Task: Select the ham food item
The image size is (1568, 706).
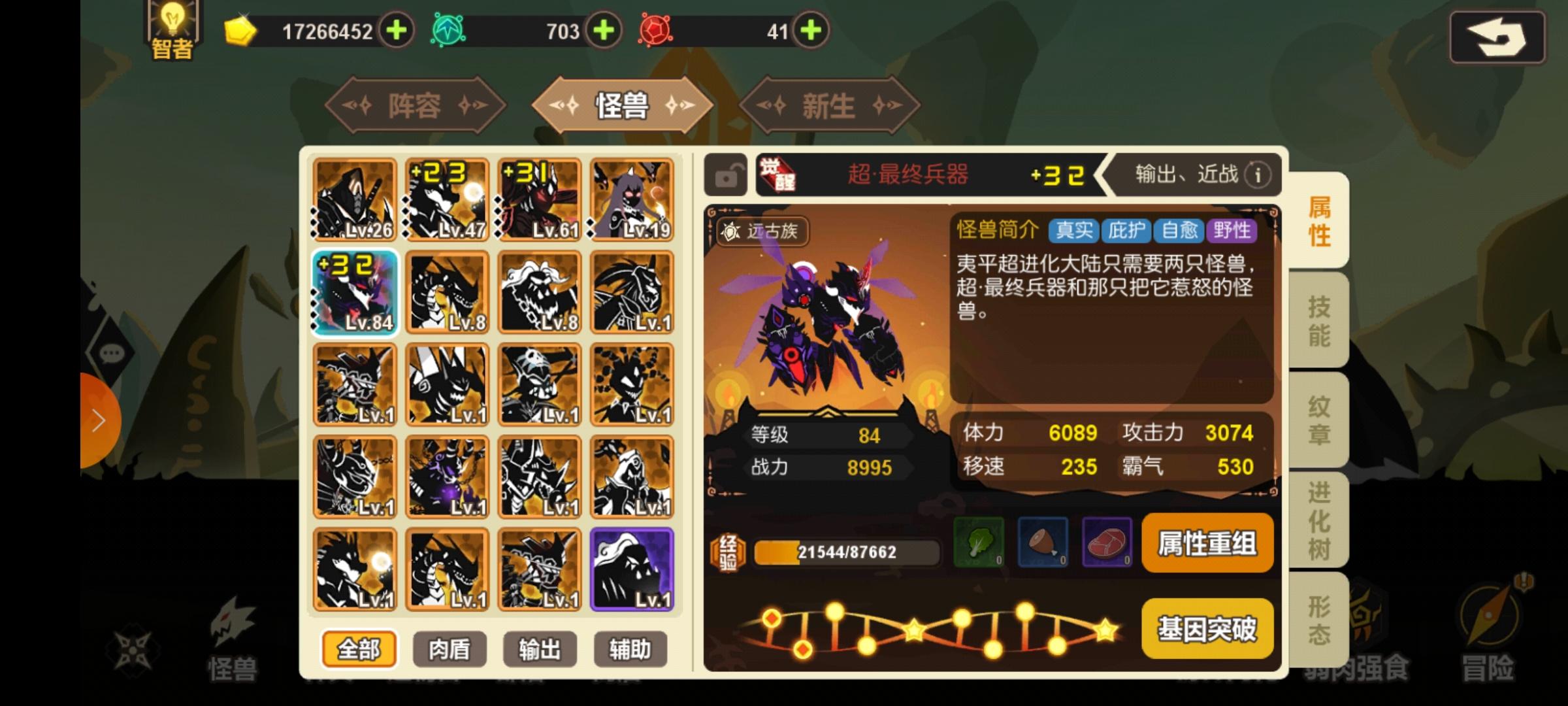Action: click(x=1043, y=543)
